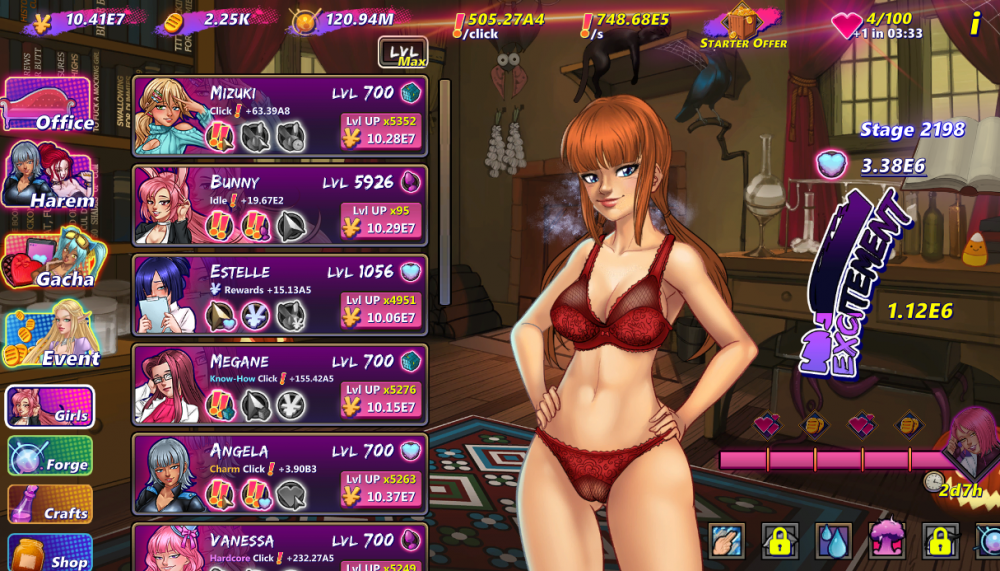Select Mizuki's portrait
Image resolution: width=1000 pixels, height=571 pixels.
pyautogui.click(x=168, y=112)
